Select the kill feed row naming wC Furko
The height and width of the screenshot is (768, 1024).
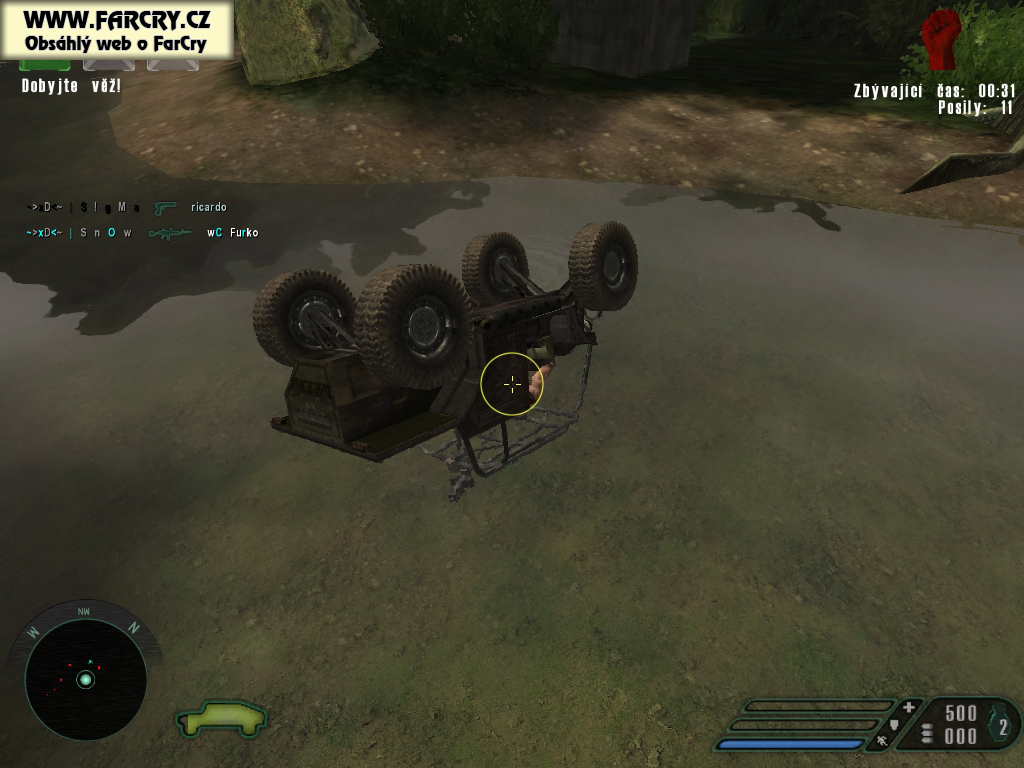(142, 233)
